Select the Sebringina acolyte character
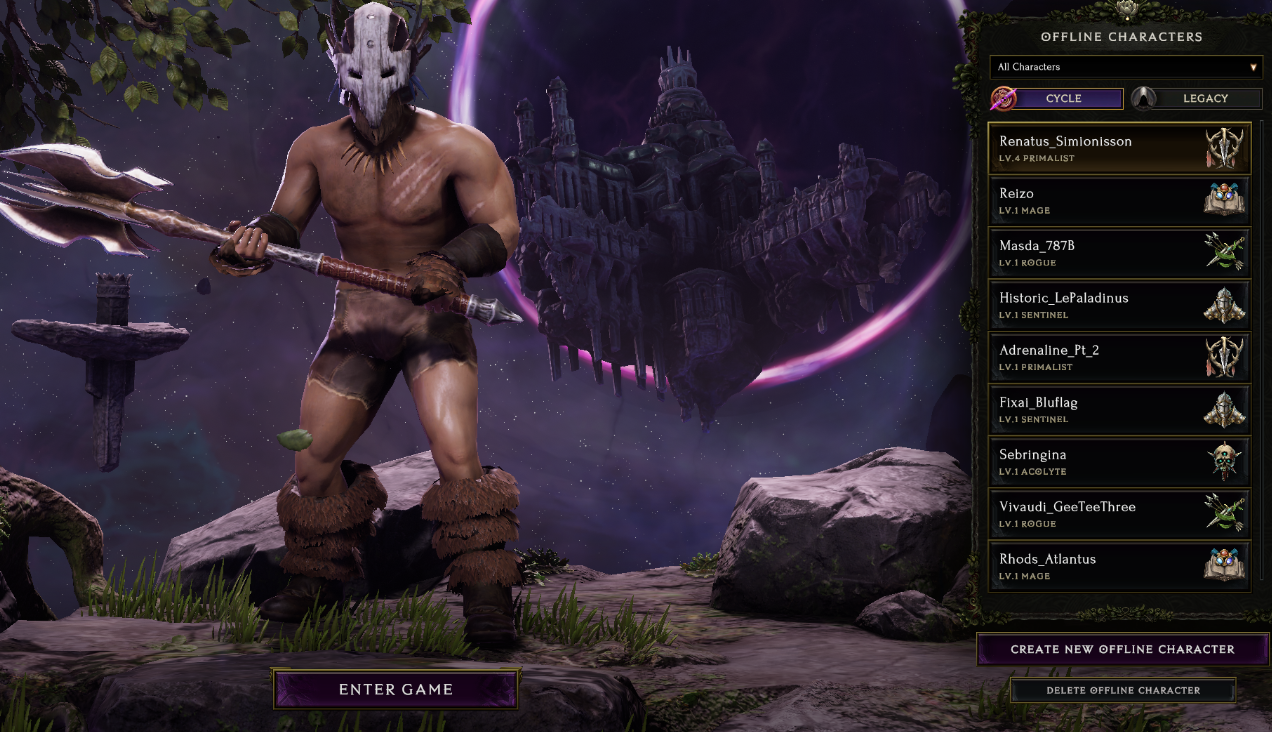This screenshot has height=732, width=1272. [1119, 462]
